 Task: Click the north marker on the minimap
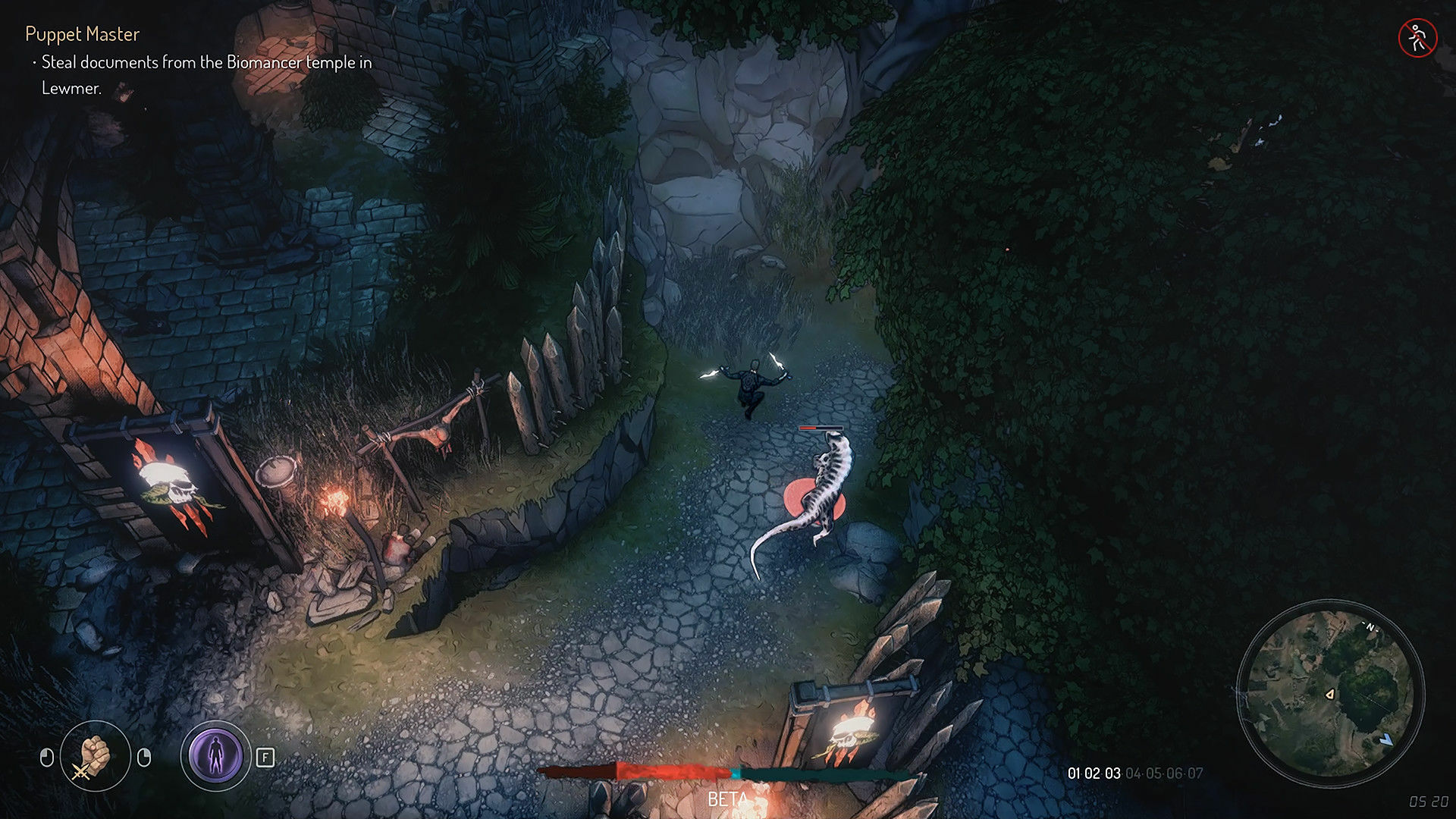coord(1370,627)
